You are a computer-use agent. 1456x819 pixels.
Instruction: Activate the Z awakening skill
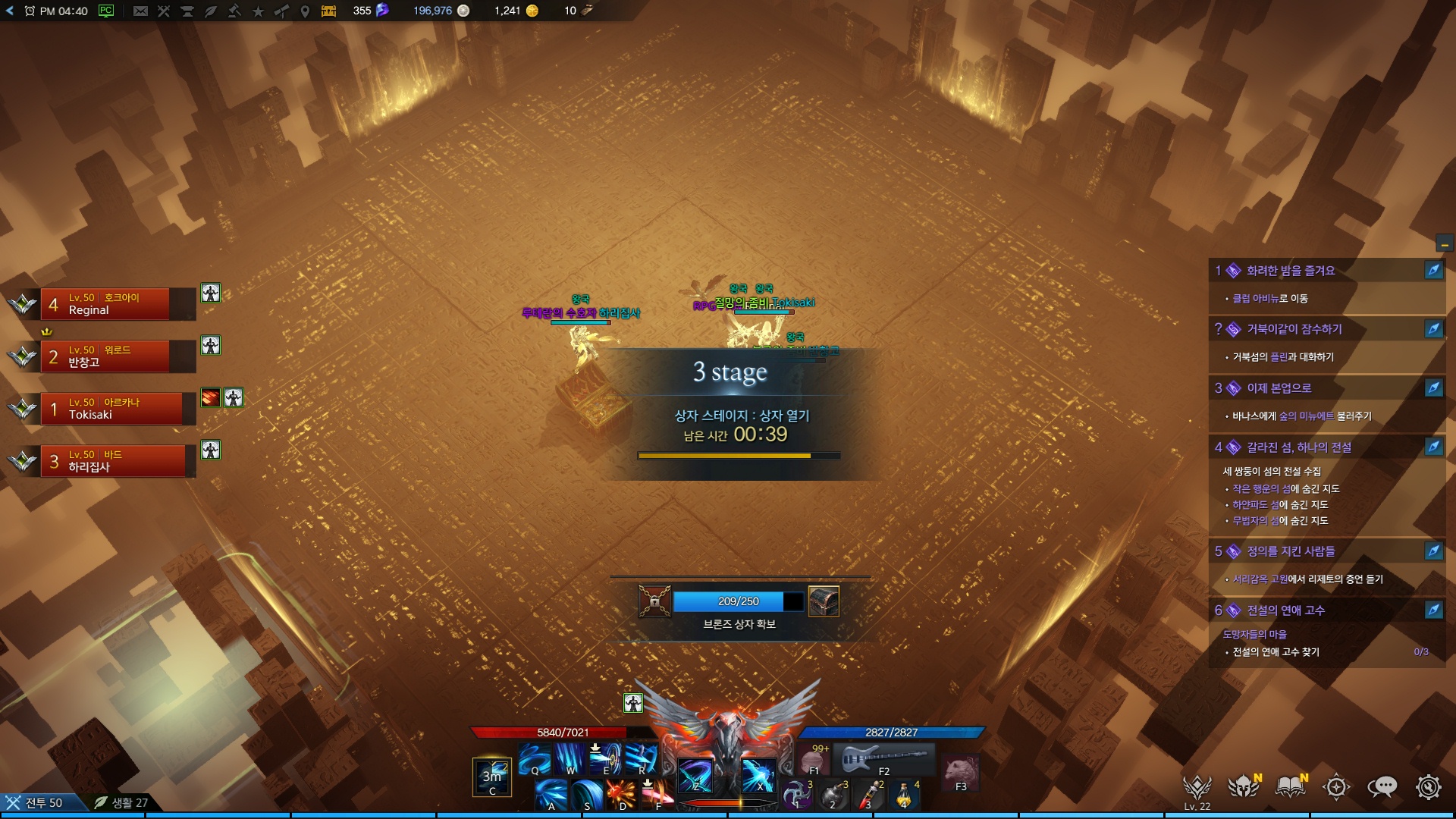(x=695, y=775)
